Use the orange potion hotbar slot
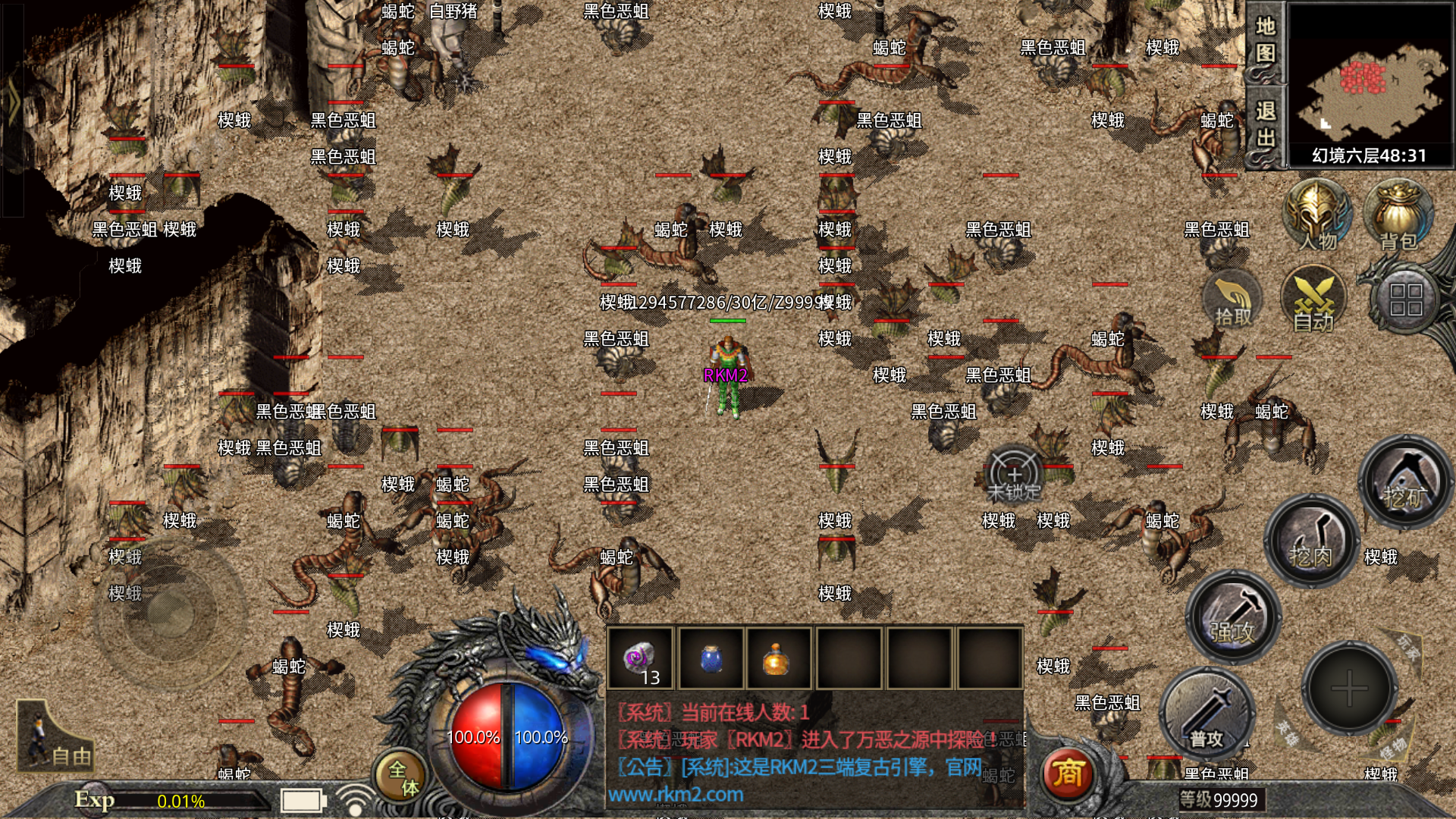 777,658
